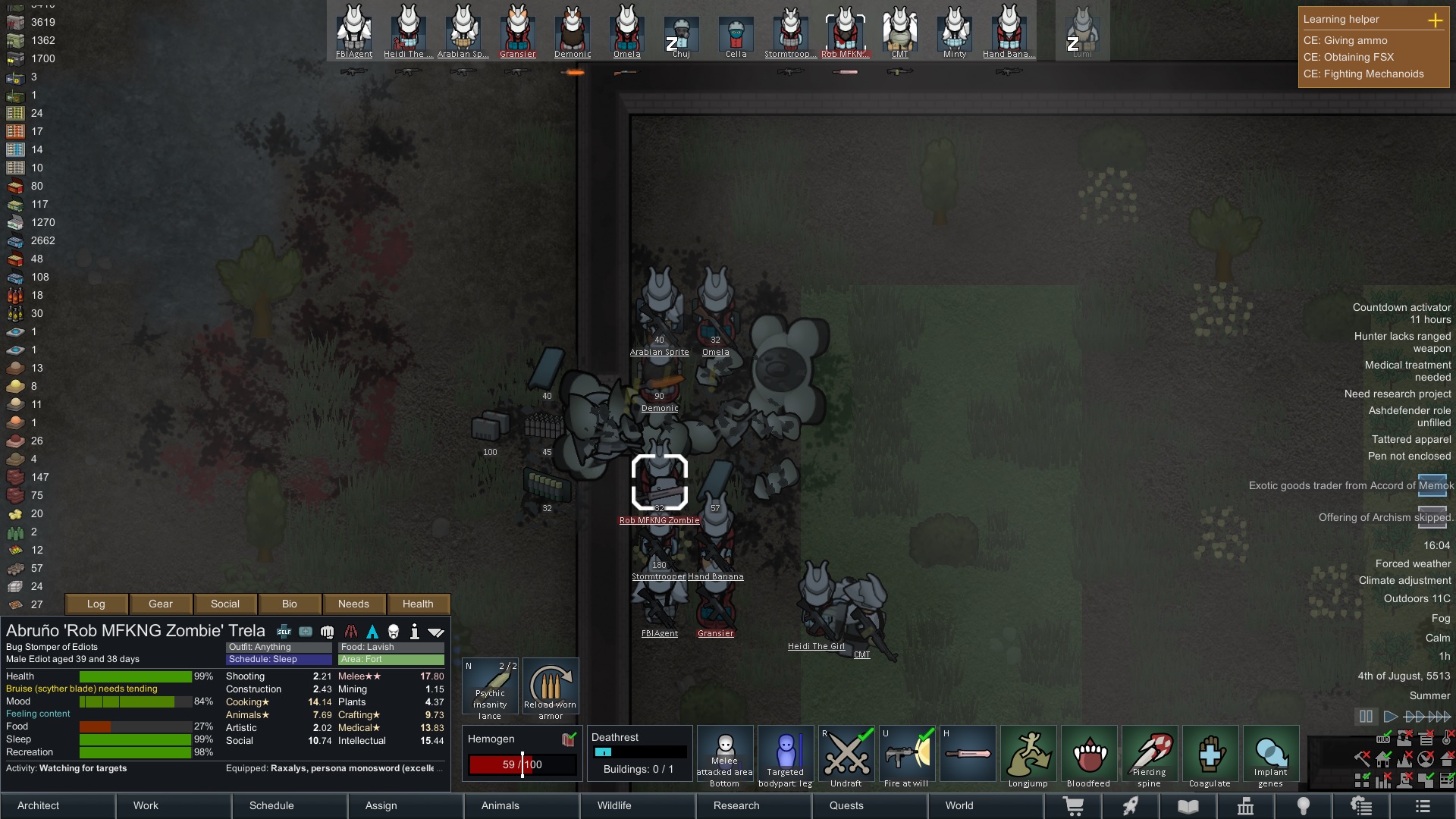Switch to the Gear tab
The image size is (1456, 819).
160,604
